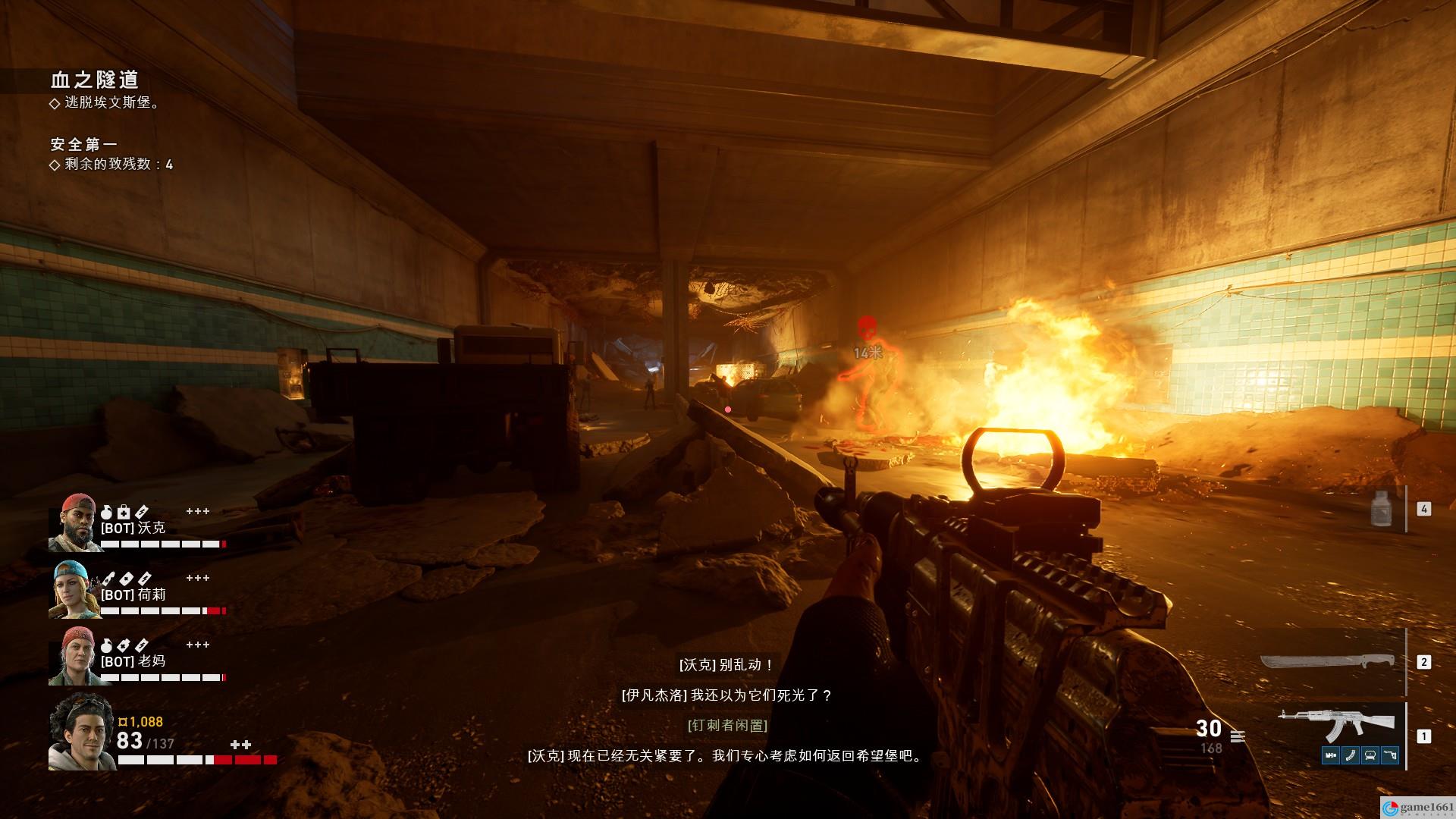Click your own Evangelo character portrait
The image size is (1456, 819).
80,732
